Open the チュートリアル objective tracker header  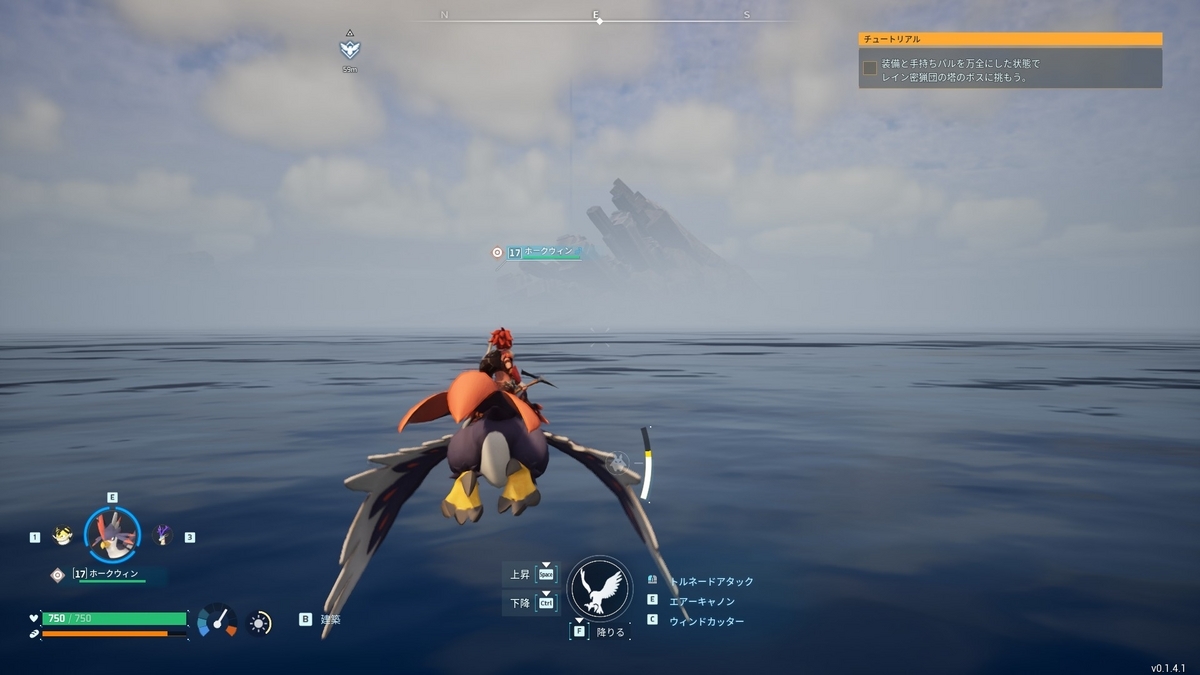pyautogui.click(x=1010, y=39)
